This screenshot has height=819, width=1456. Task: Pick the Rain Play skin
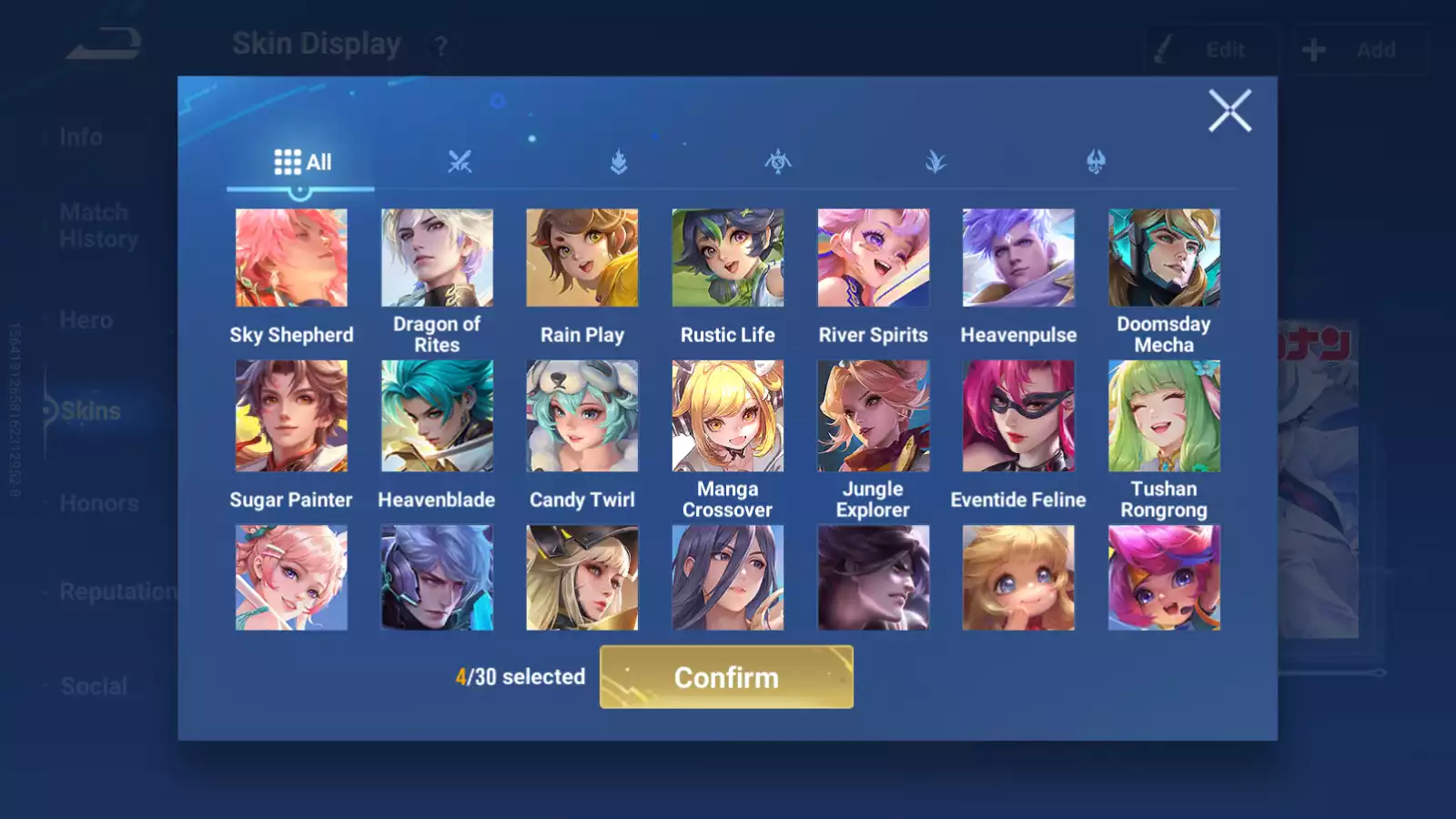[582, 258]
